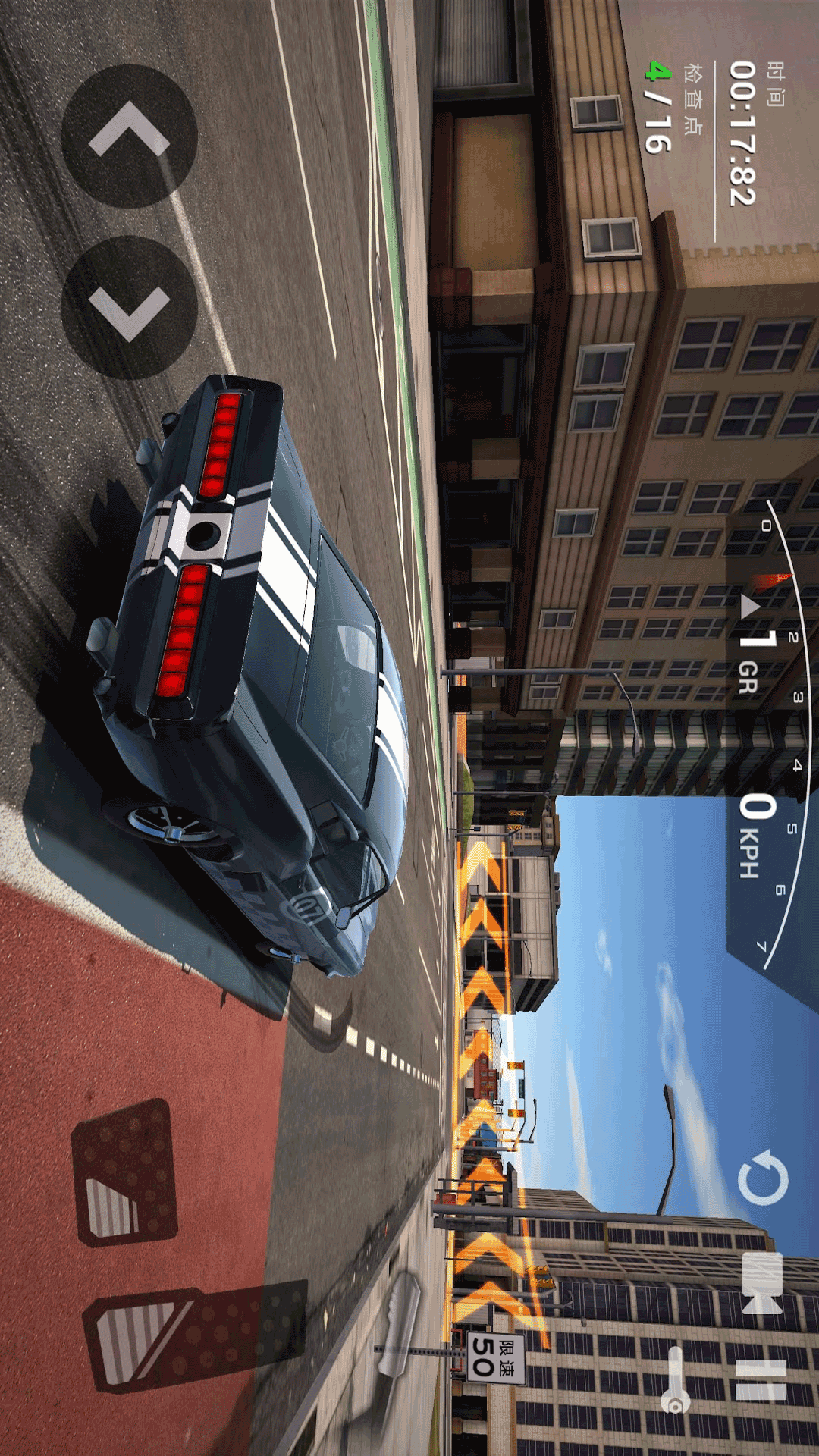Image resolution: width=819 pixels, height=1456 pixels.
Task: Switch camera view with the camera icon
Action: coord(761,1283)
